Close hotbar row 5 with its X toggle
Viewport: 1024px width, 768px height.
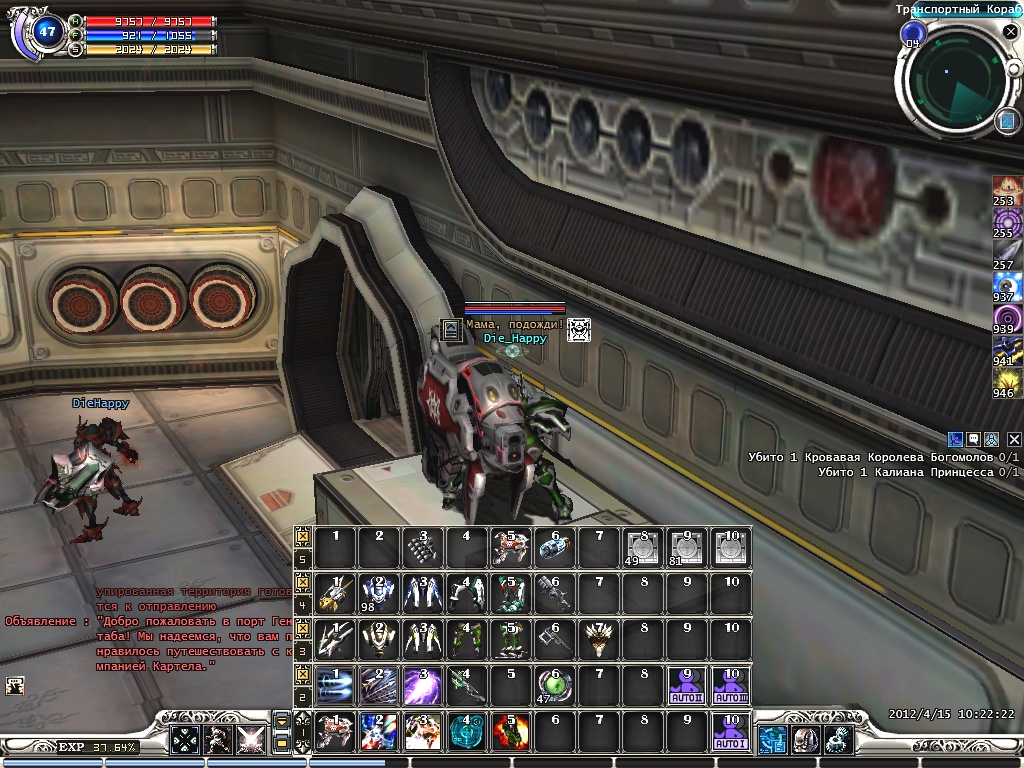(303, 536)
